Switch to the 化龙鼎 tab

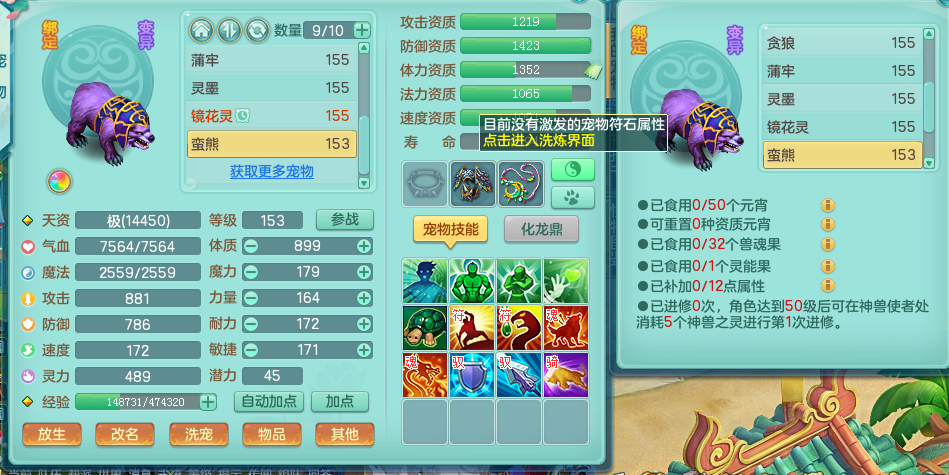pyautogui.click(x=541, y=229)
